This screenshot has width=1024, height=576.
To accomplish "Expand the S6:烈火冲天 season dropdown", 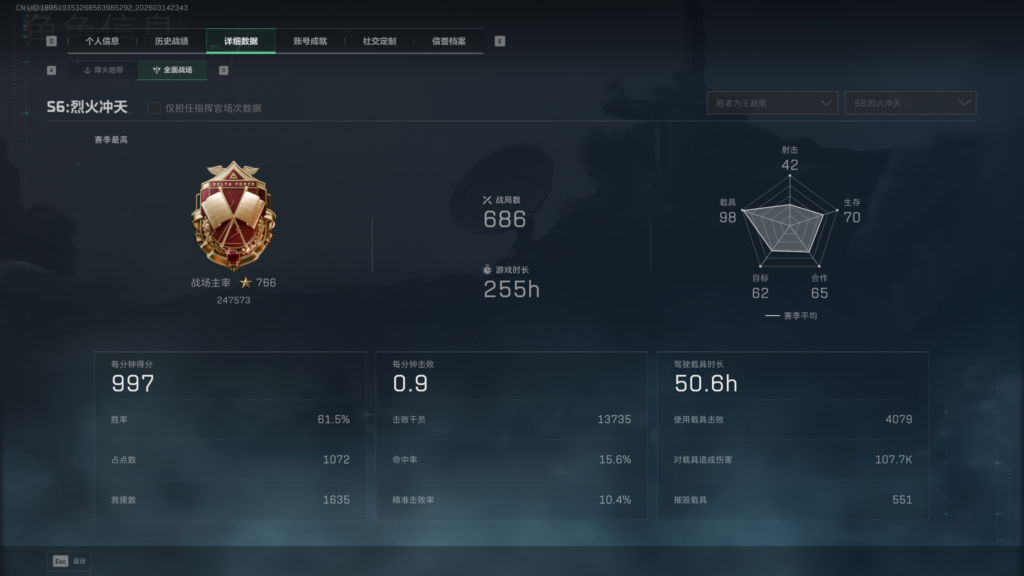I will pos(910,103).
